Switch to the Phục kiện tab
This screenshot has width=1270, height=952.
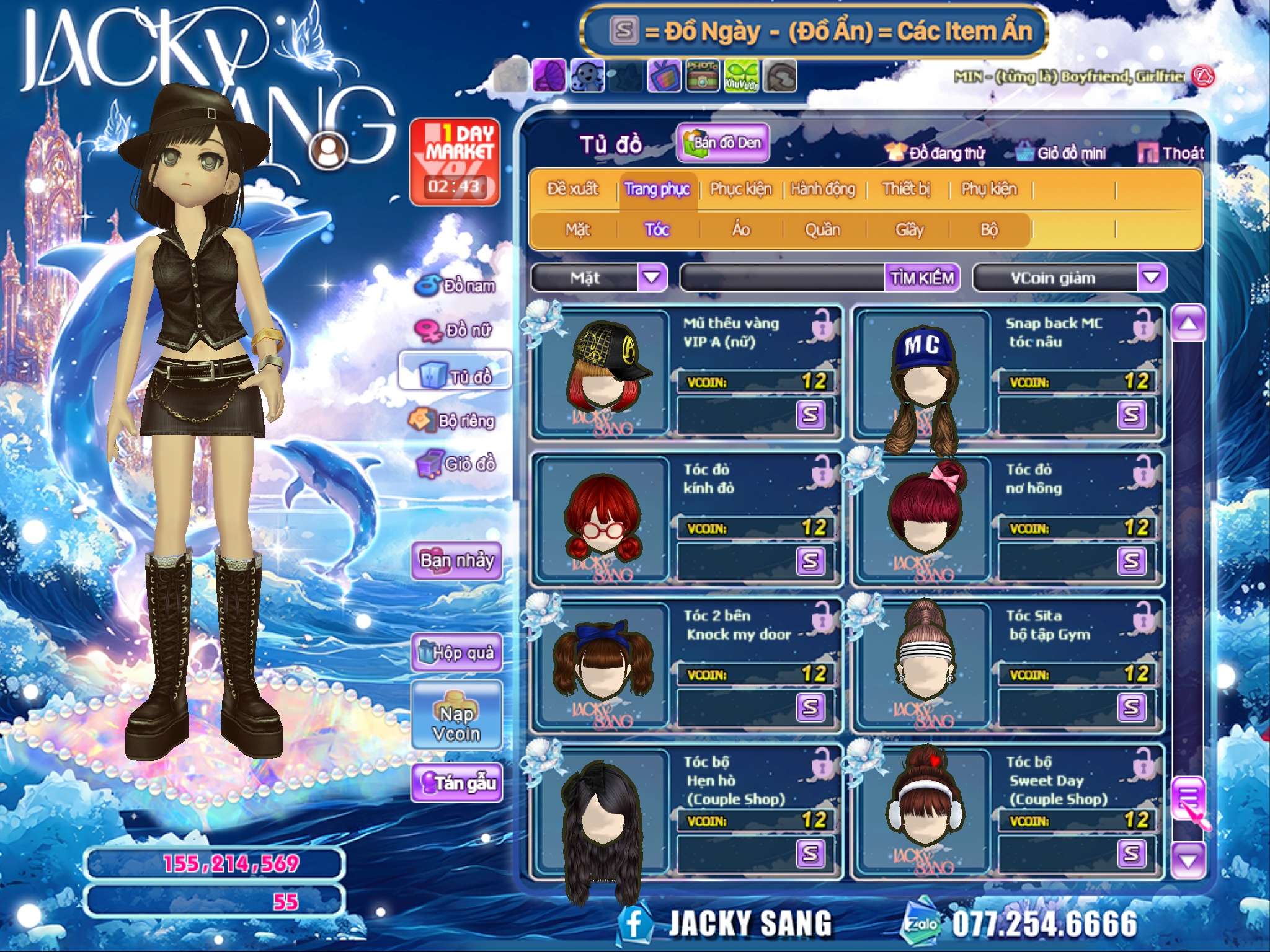740,189
